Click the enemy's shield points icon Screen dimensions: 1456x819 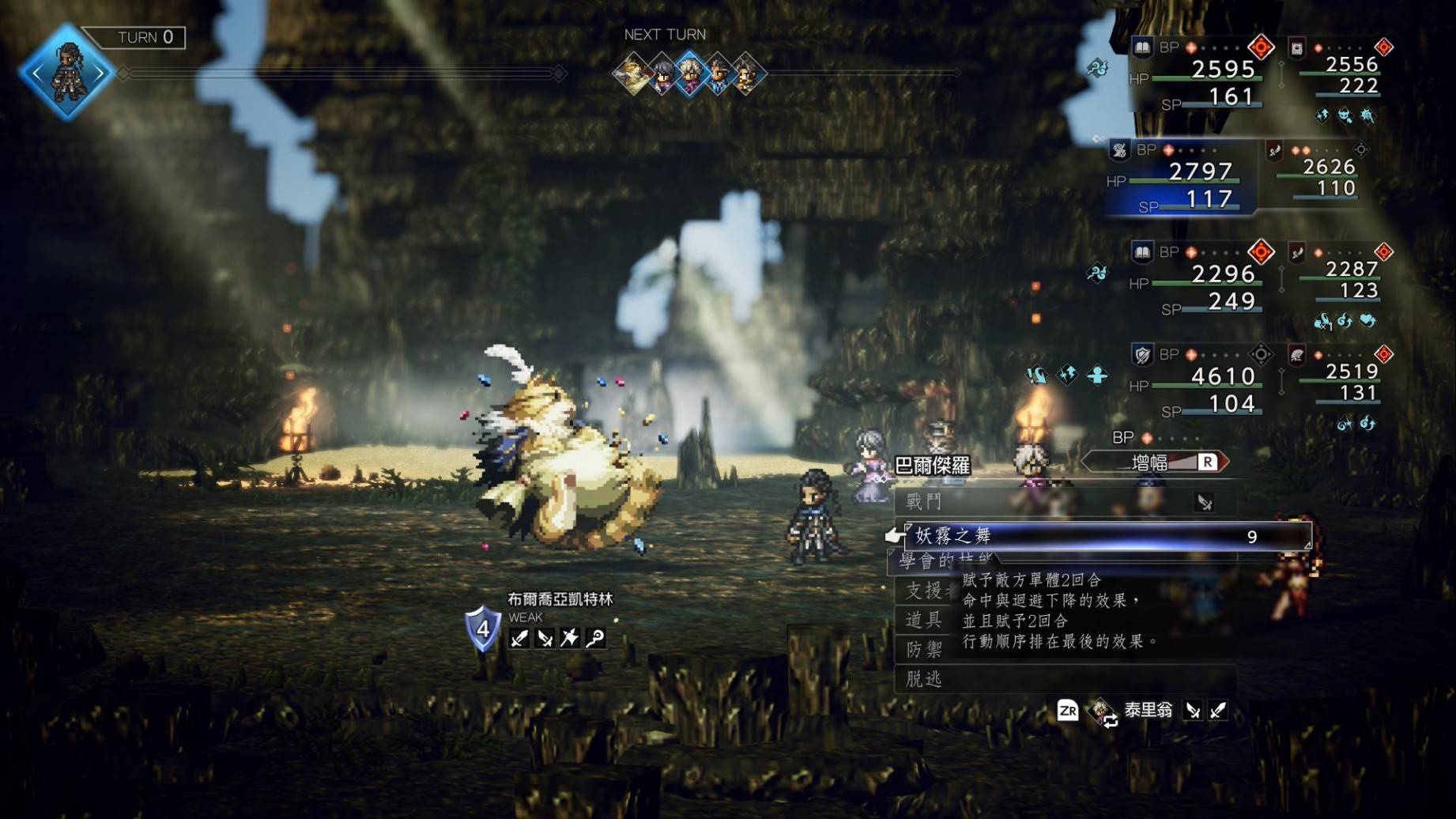[x=483, y=630]
